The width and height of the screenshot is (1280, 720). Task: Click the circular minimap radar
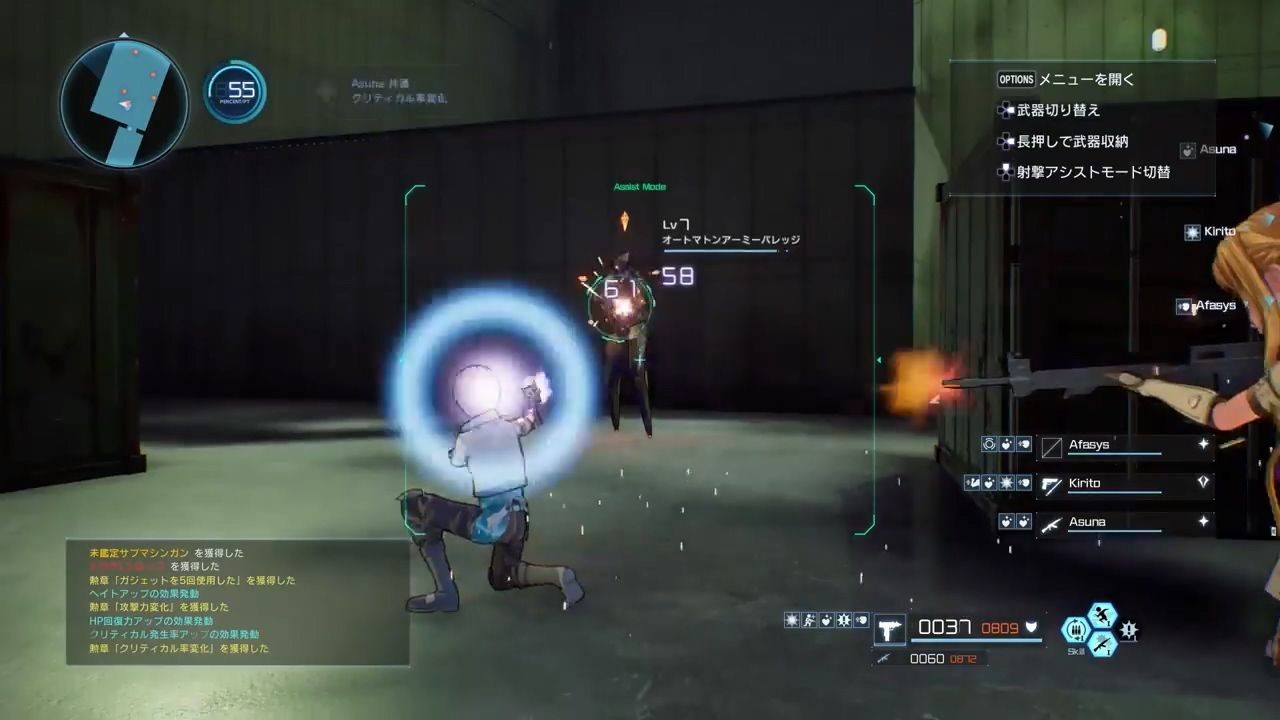pyautogui.click(x=124, y=102)
